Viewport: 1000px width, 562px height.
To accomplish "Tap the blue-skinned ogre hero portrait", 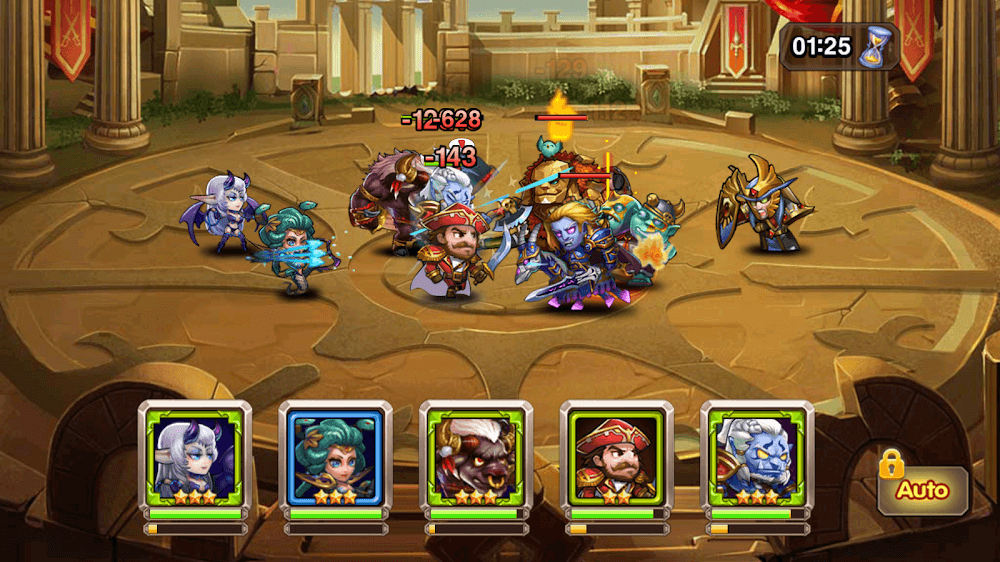I will pyautogui.click(x=757, y=455).
